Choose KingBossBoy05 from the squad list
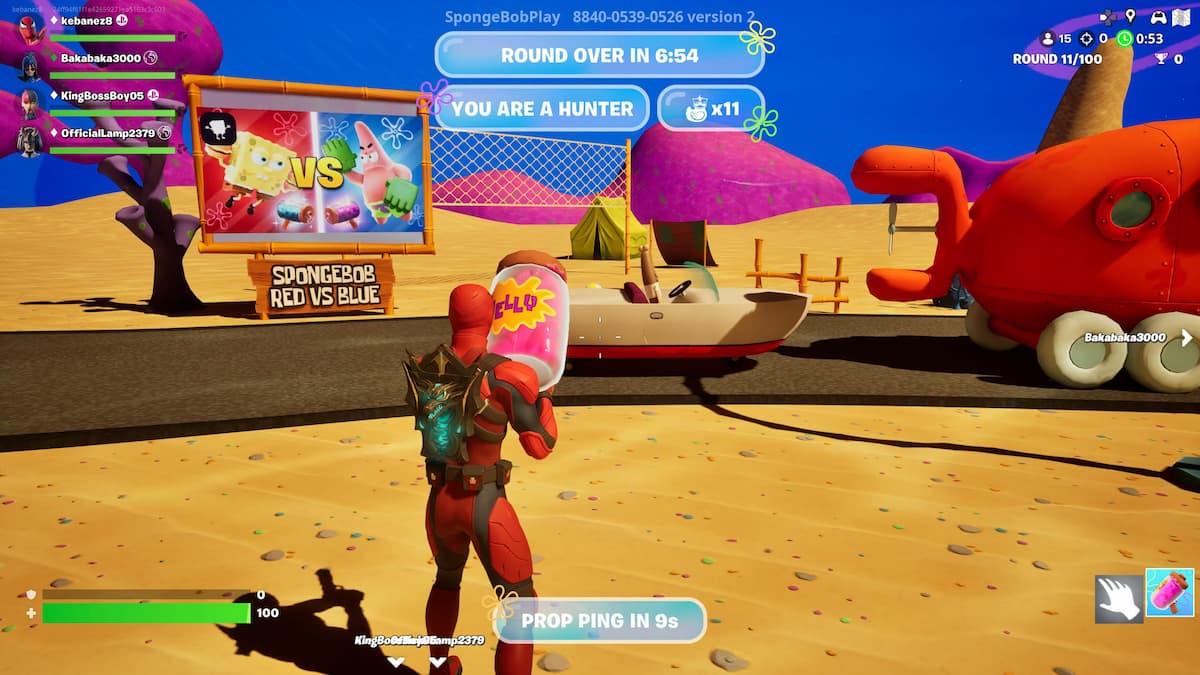This screenshot has height=675, width=1200. (x=100, y=96)
